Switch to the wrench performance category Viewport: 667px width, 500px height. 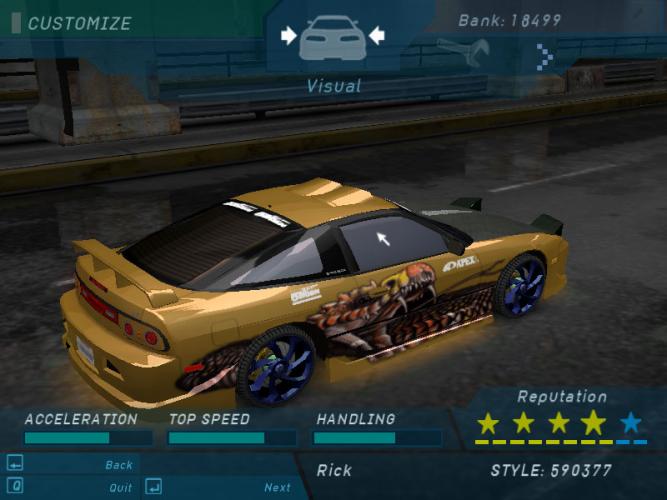coord(462,48)
